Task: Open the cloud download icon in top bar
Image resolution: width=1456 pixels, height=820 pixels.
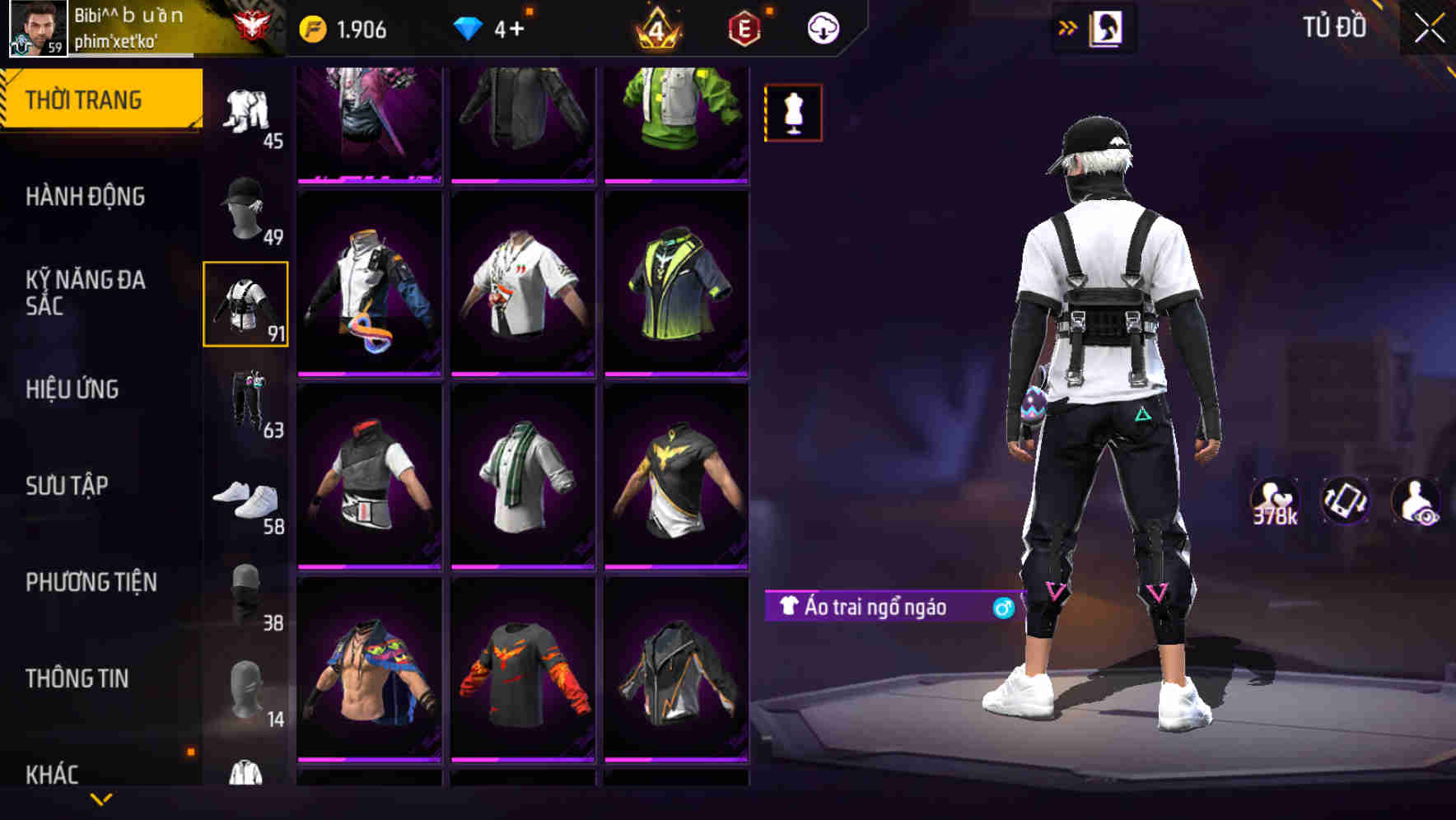Action: tap(822, 27)
